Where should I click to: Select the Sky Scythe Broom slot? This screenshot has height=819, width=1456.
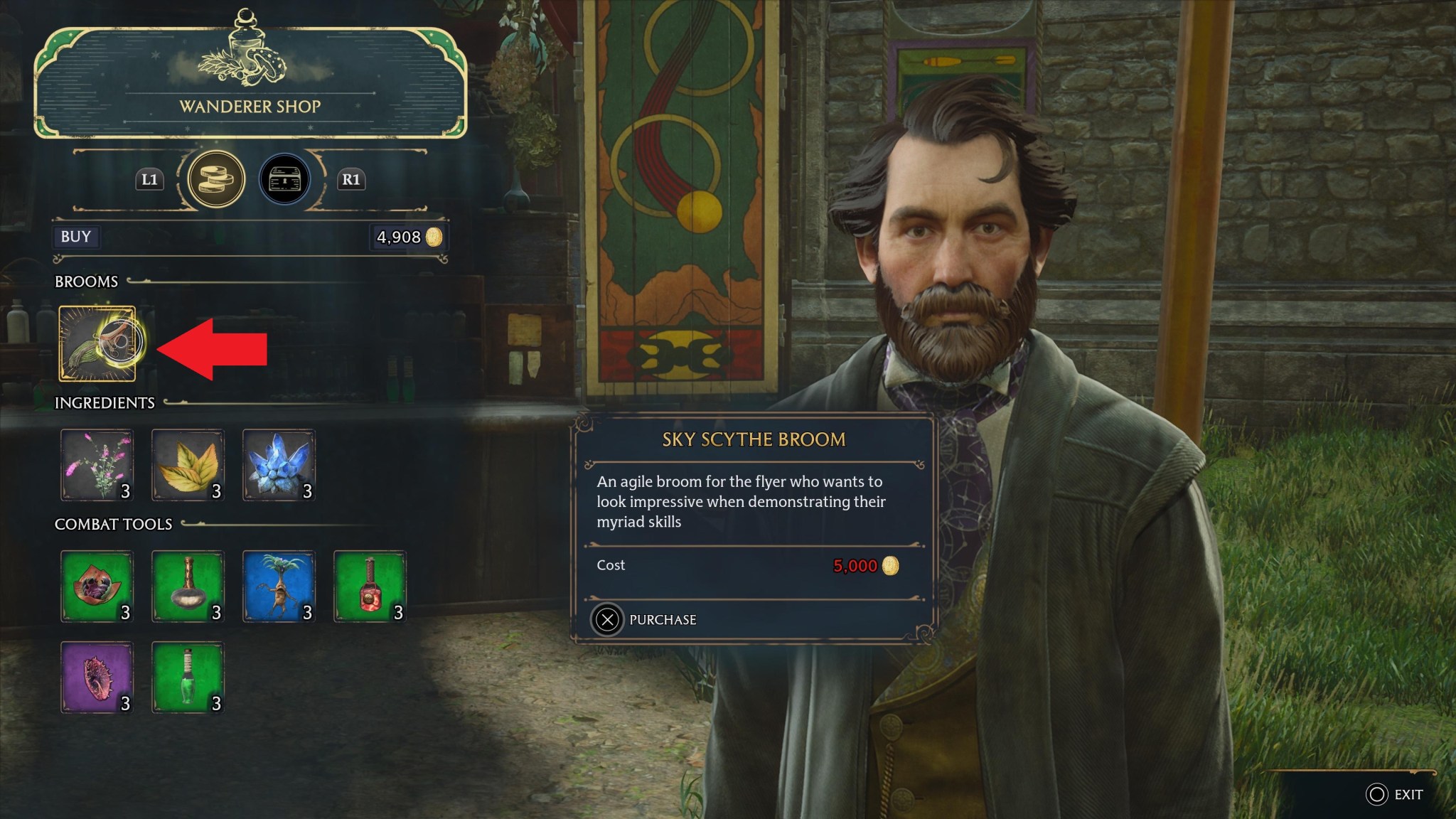(97, 343)
